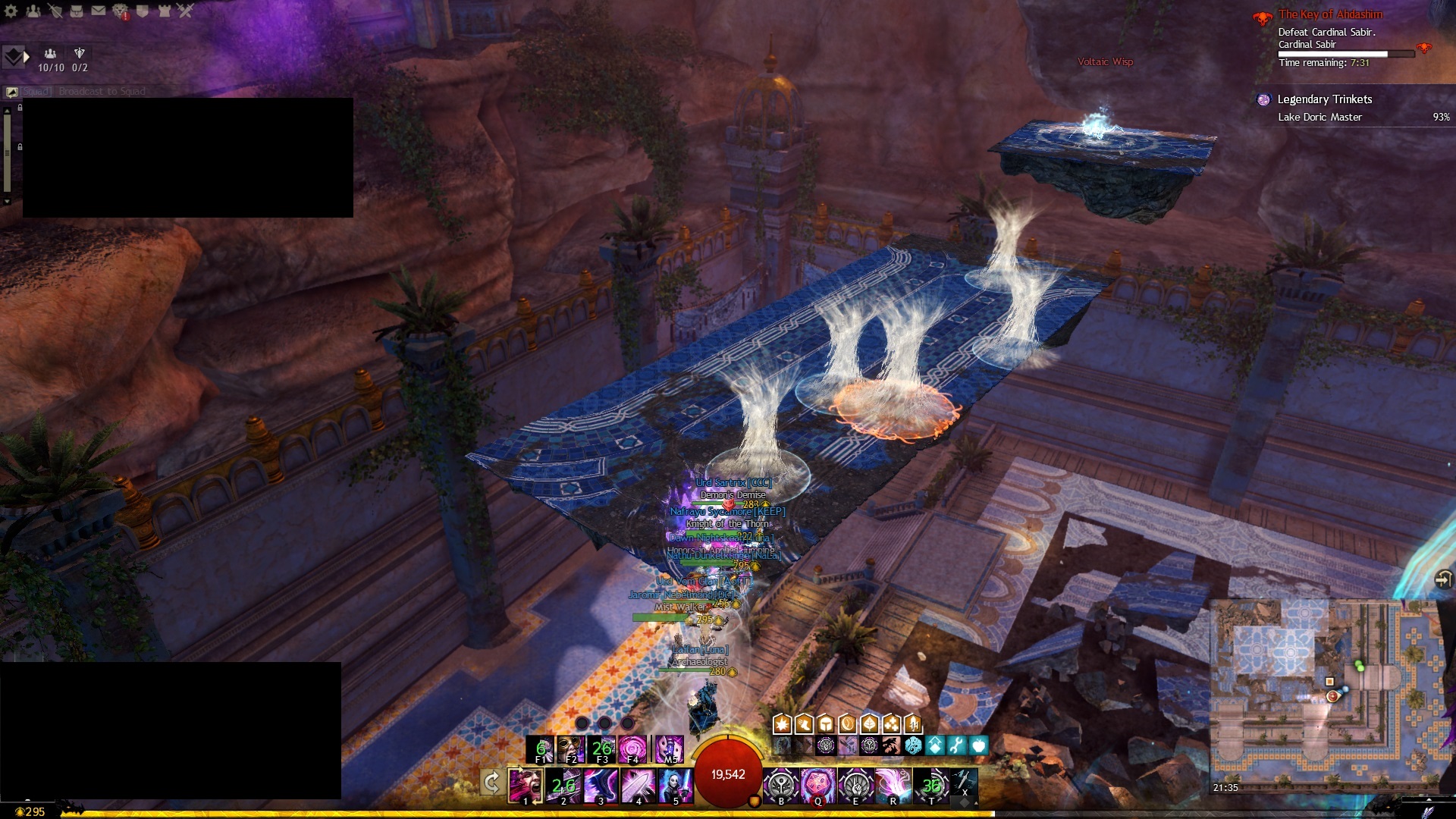Open the World vs World castle icon
Viewport: 1456px width, 819px height.
[165, 11]
